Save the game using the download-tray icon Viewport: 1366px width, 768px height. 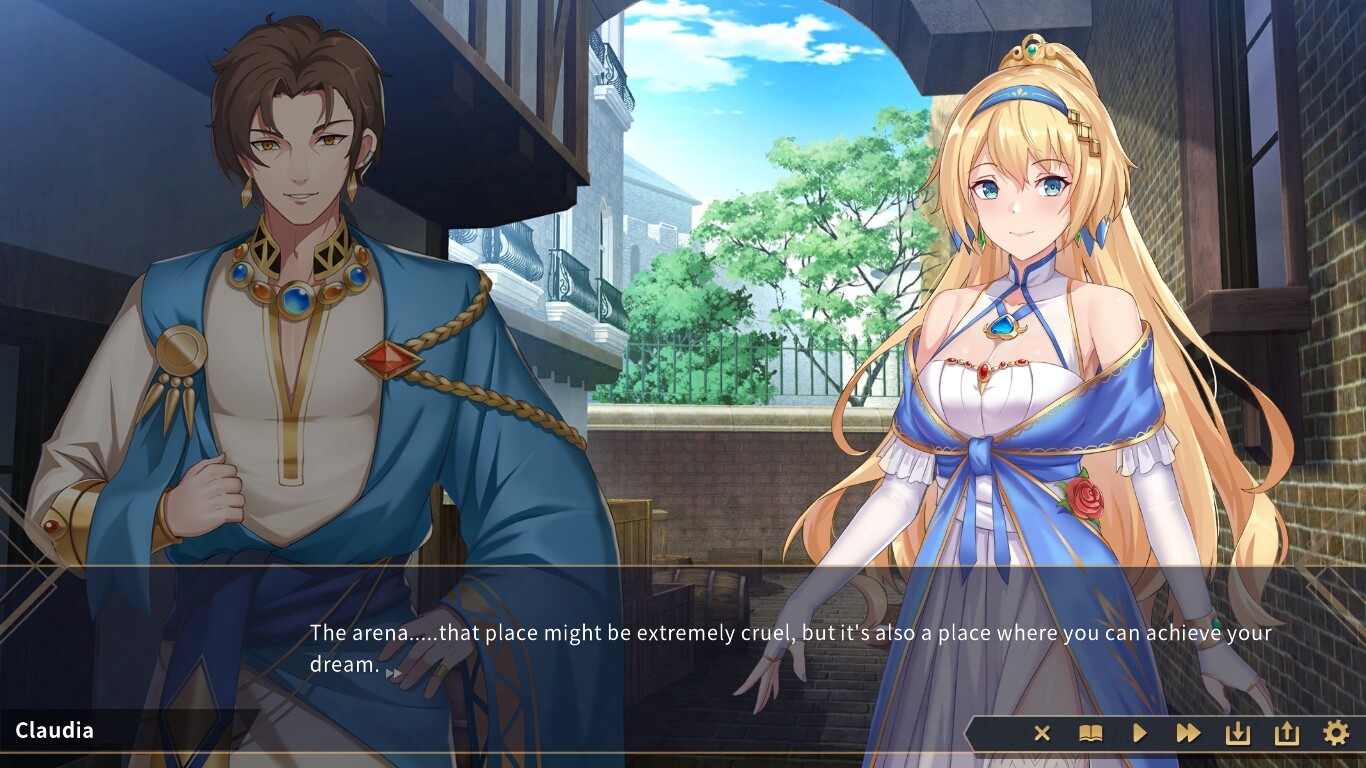click(x=1238, y=734)
